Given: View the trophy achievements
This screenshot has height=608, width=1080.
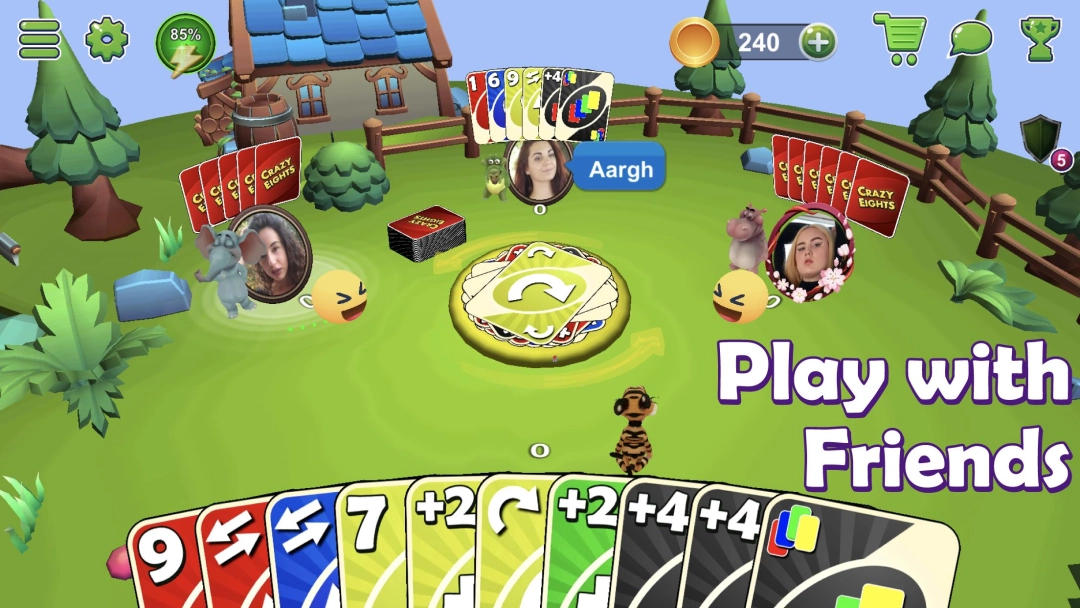Looking at the screenshot, I should [1040, 40].
